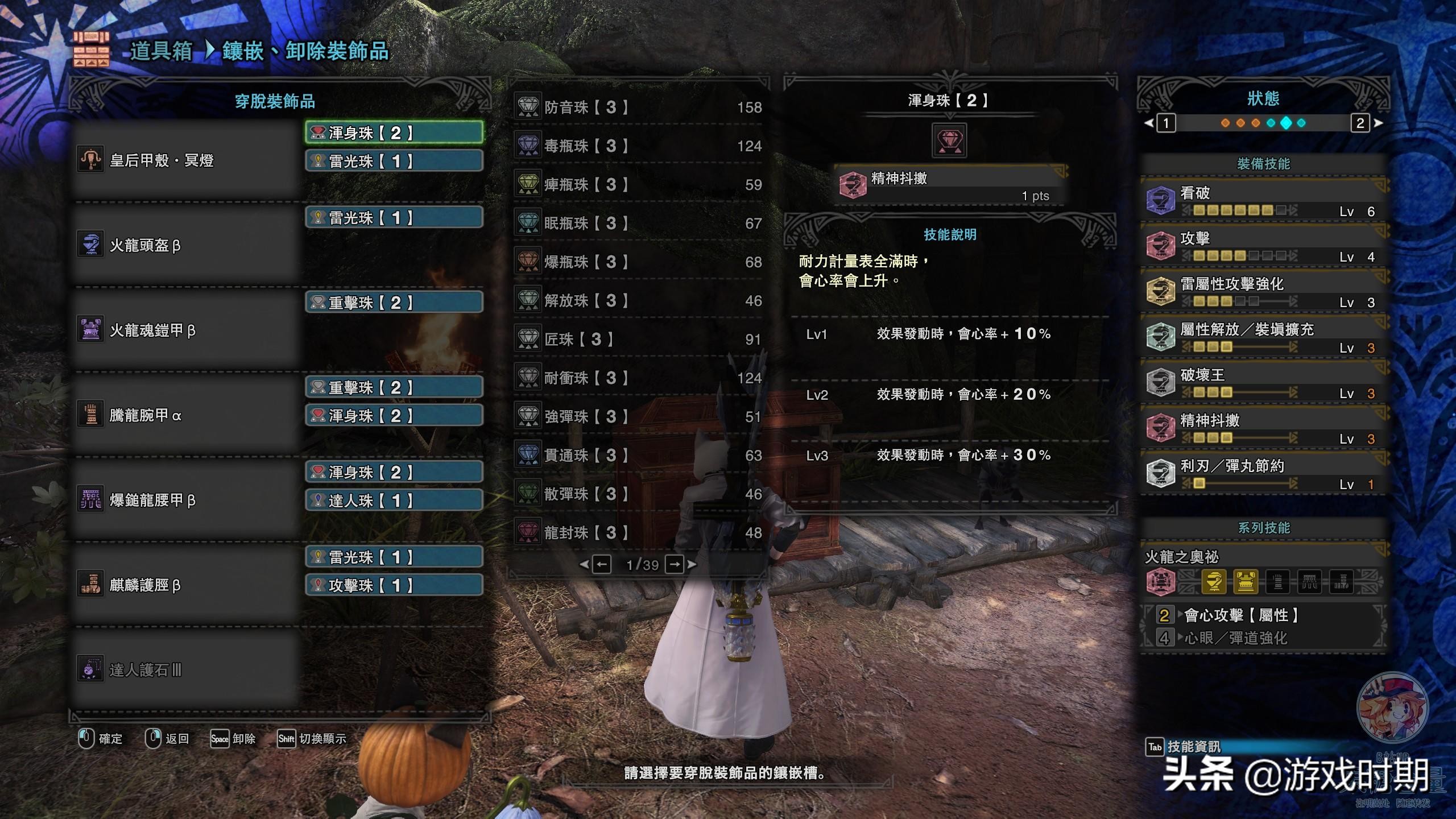Select the 達人護石III charm row

[x=187, y=670]
